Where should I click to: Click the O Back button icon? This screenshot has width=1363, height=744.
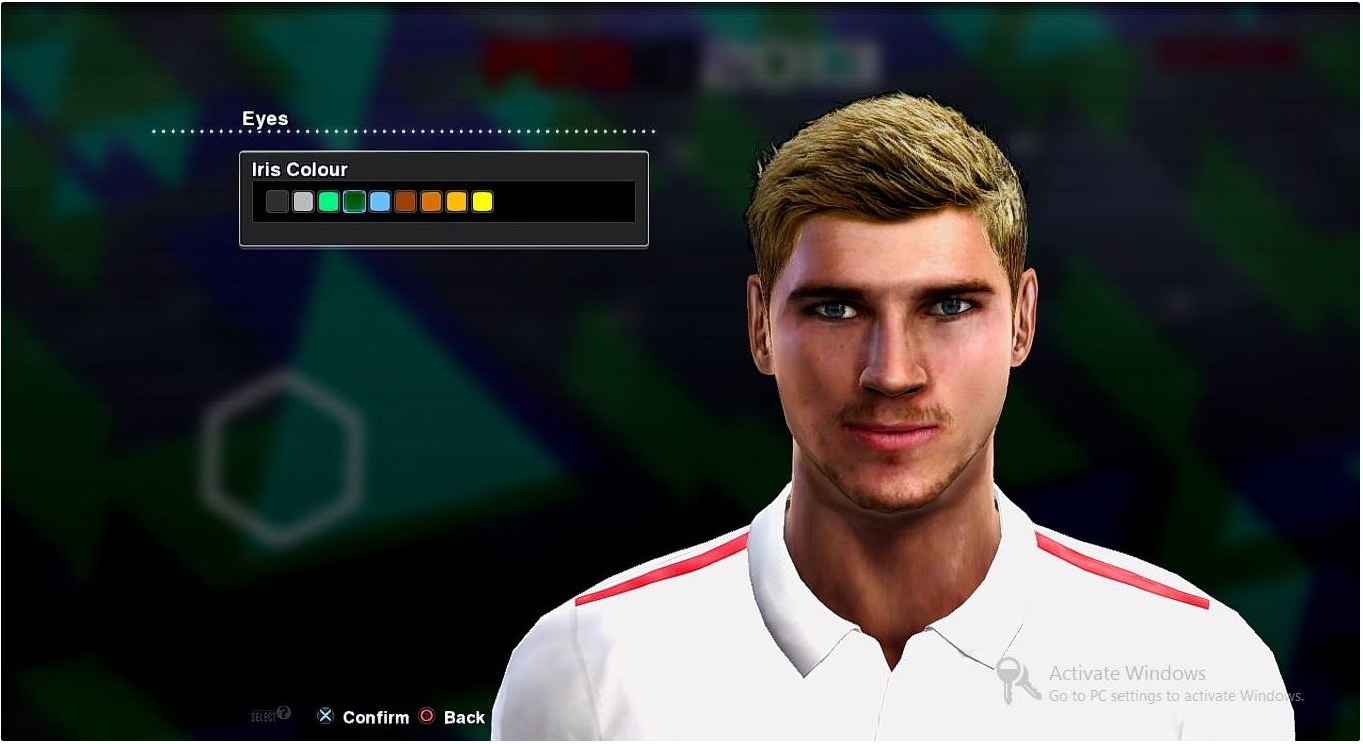point(426,716)
